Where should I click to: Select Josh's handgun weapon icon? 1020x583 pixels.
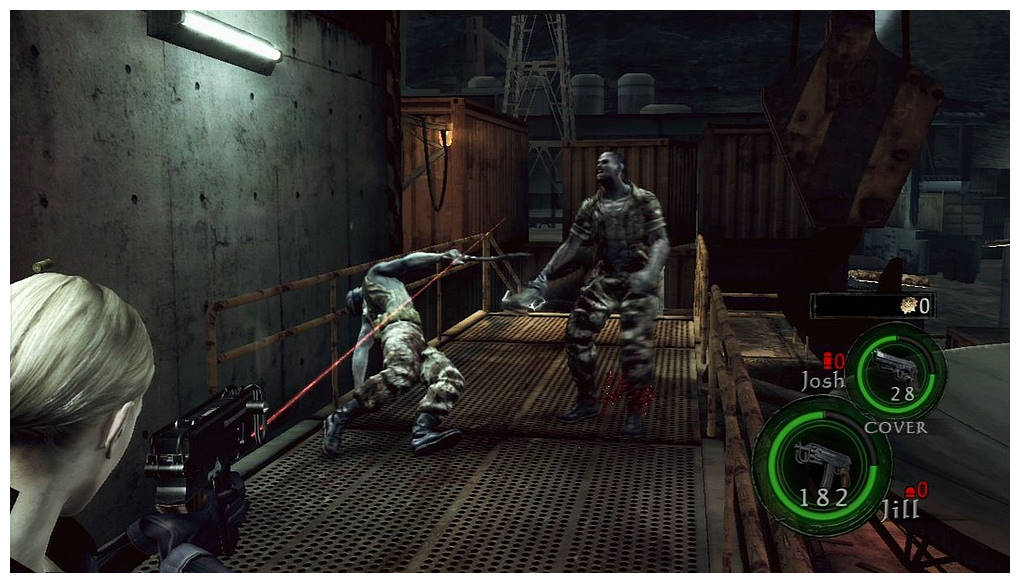tap(894, 366)
